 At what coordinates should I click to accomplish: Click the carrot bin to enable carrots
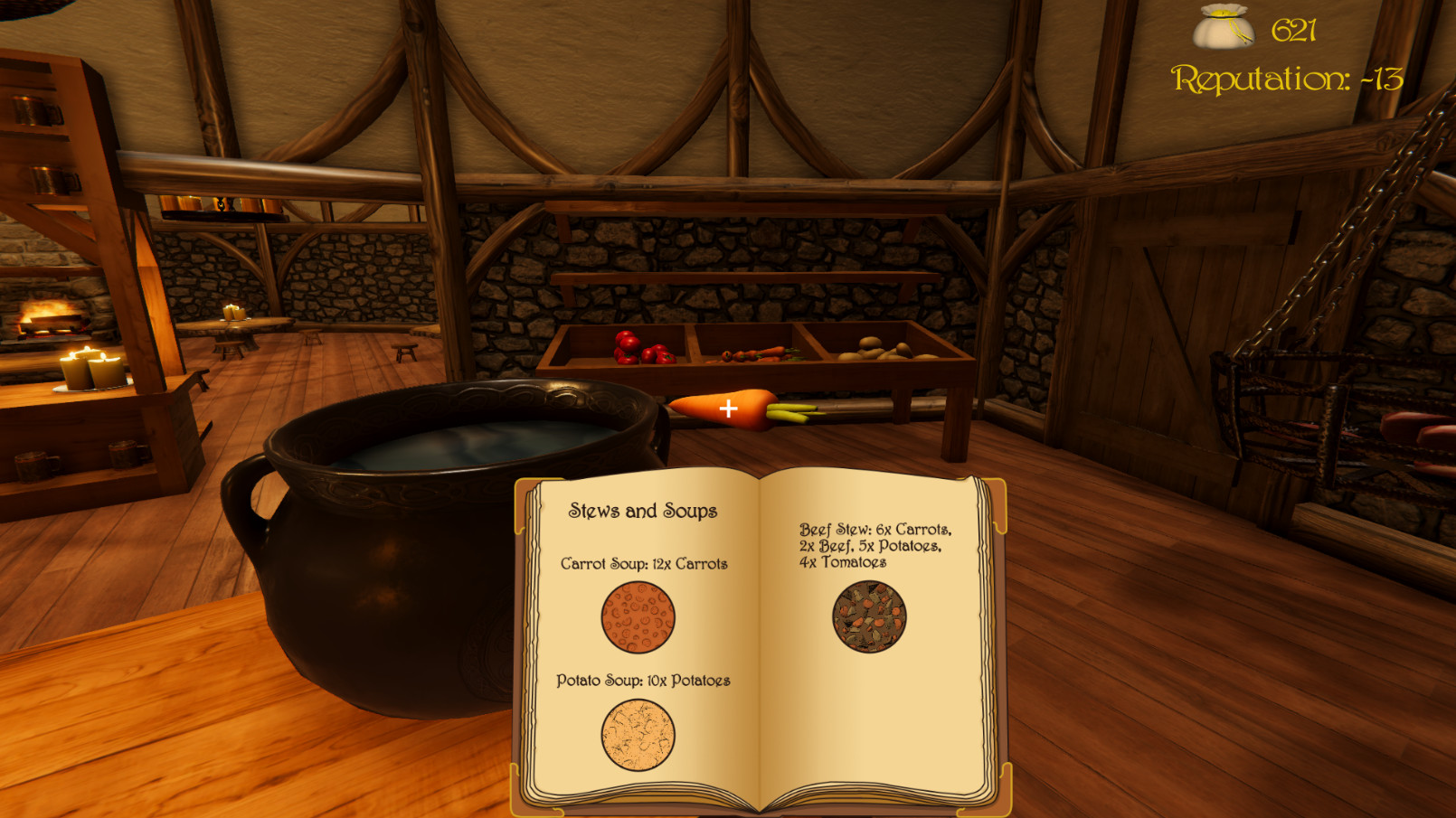(760, 353)
